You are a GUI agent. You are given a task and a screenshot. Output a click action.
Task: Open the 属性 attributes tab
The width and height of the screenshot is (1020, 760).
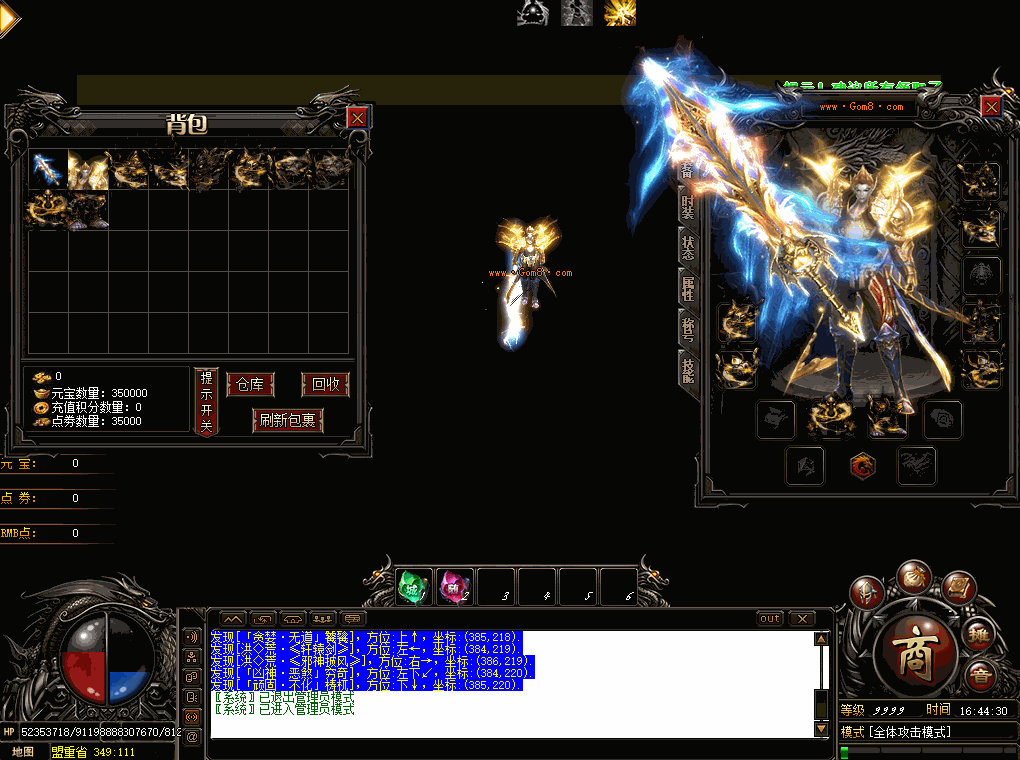pos(687,289)
